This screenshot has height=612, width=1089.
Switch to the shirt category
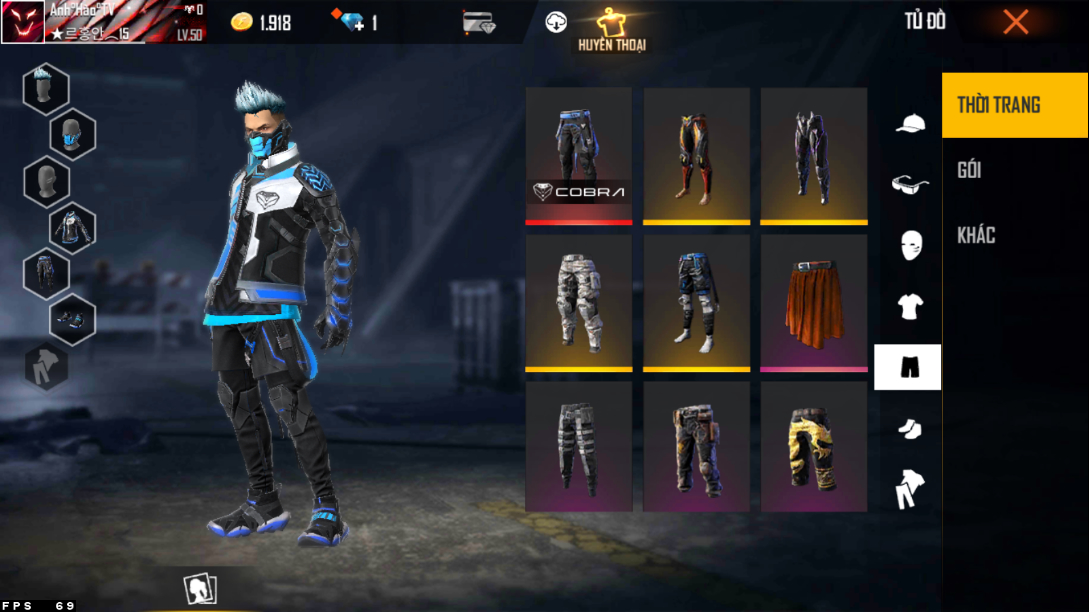(x=909, y=306)
